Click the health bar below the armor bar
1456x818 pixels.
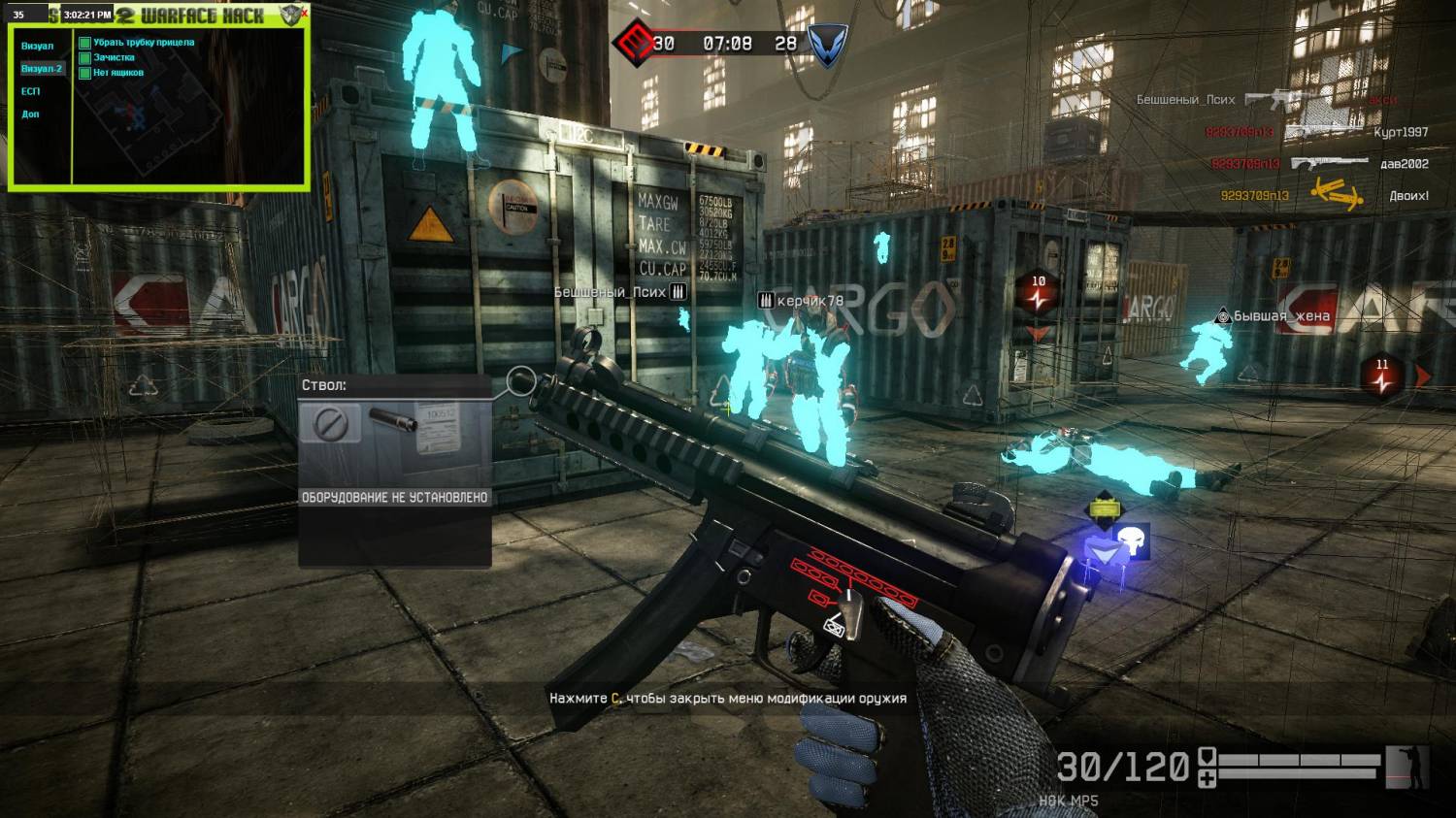tap(1297, 773)
